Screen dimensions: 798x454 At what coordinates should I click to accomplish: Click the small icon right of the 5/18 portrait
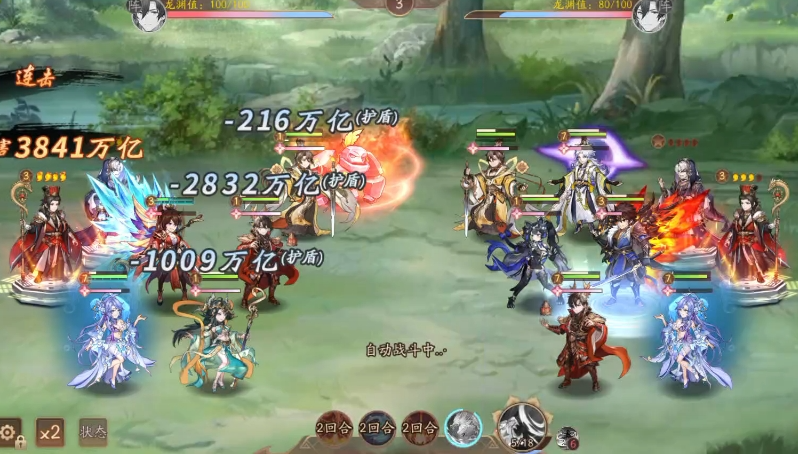click(x=567, y=436)
